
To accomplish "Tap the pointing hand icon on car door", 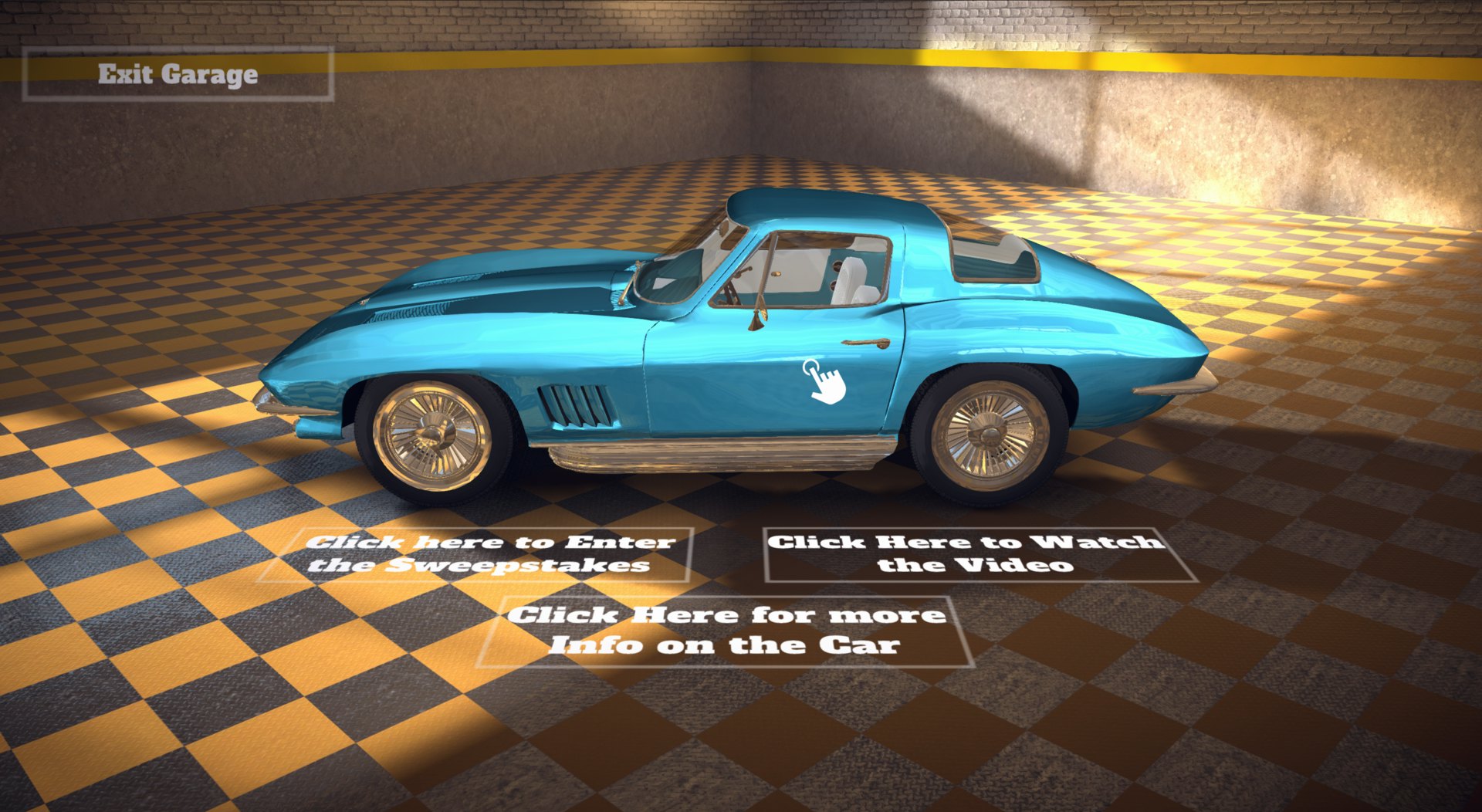I will (824, 381).
